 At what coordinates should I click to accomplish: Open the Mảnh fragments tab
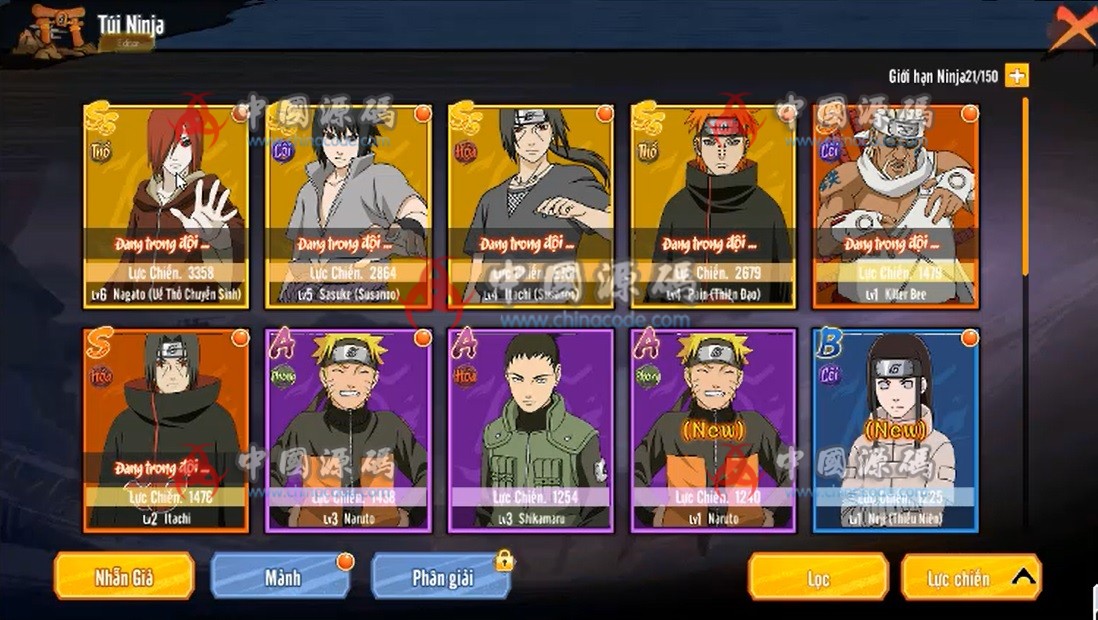(282, 577)
